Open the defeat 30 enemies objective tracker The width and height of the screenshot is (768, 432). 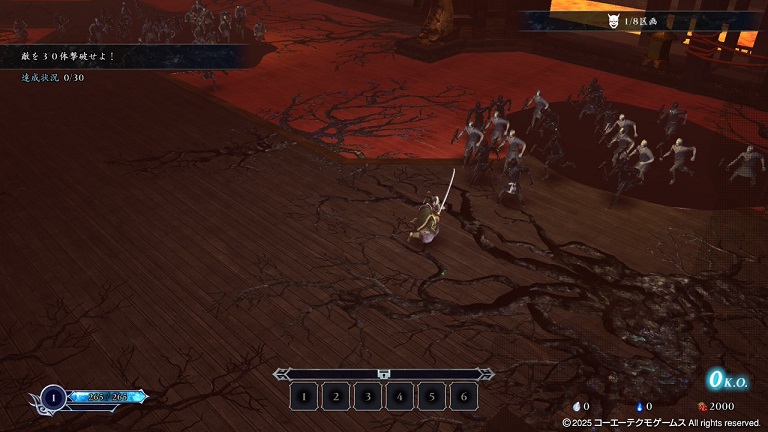60,56
